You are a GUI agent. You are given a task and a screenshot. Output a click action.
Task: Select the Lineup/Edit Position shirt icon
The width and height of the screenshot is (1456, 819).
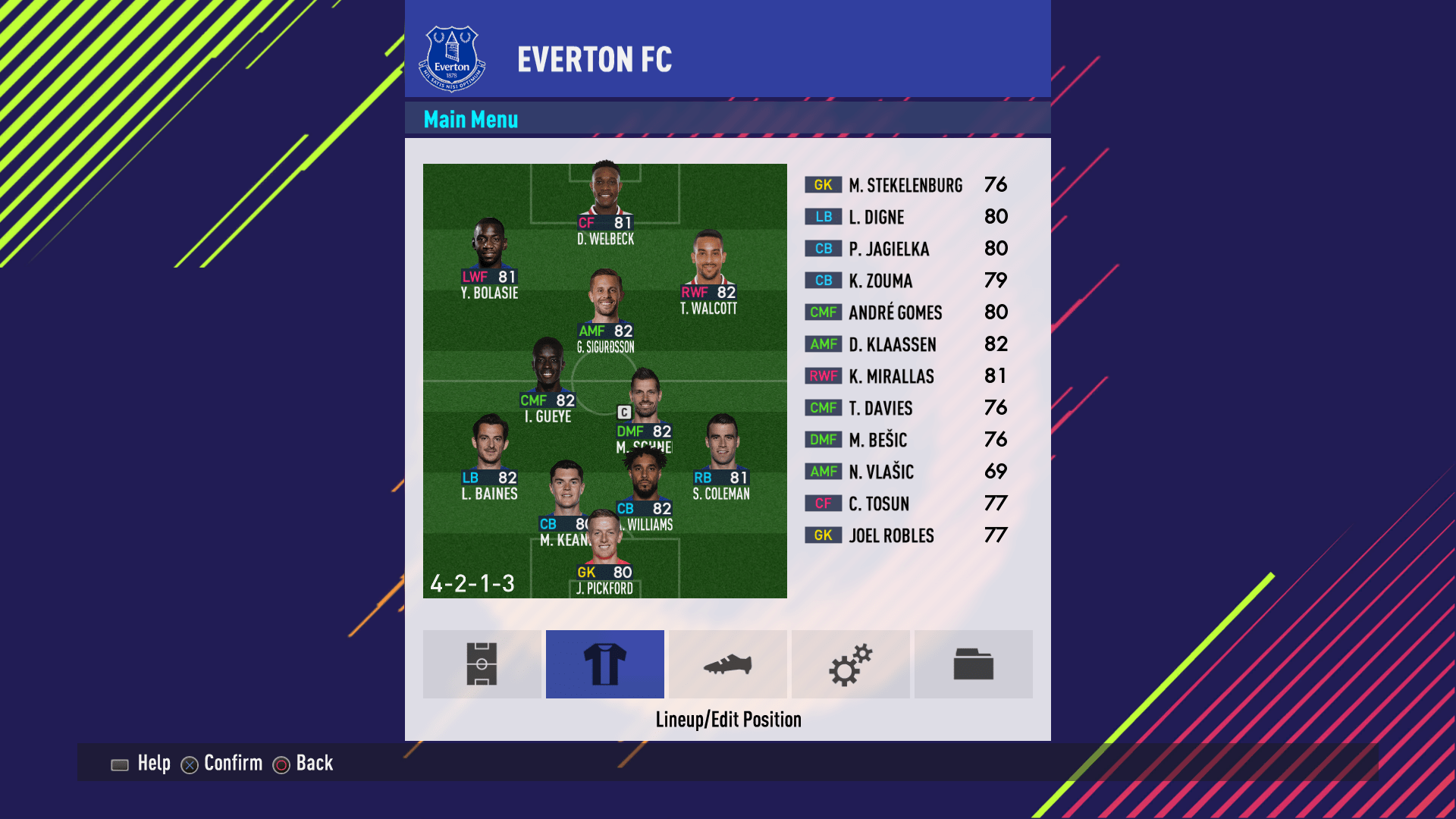(x=605, y=664)
